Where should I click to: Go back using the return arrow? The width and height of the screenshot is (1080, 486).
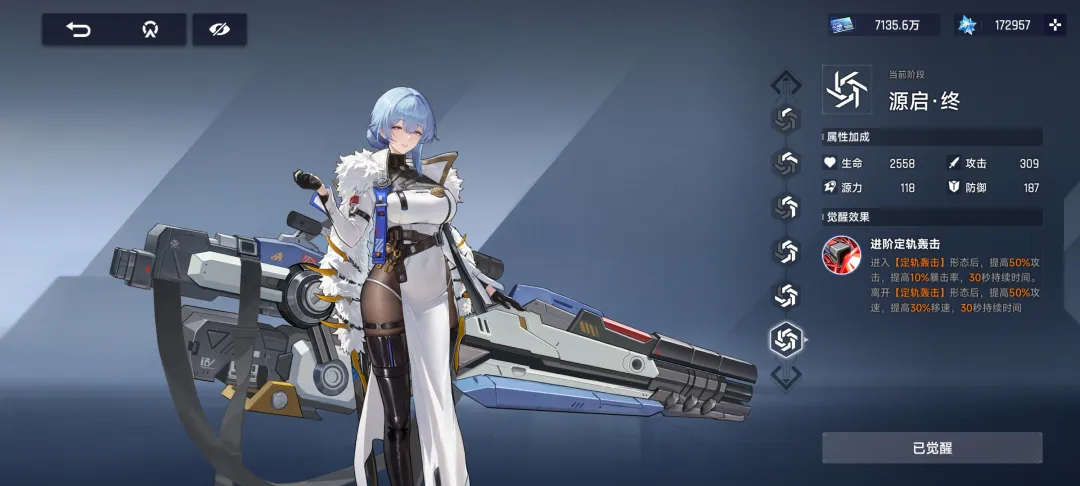(78, 30)
